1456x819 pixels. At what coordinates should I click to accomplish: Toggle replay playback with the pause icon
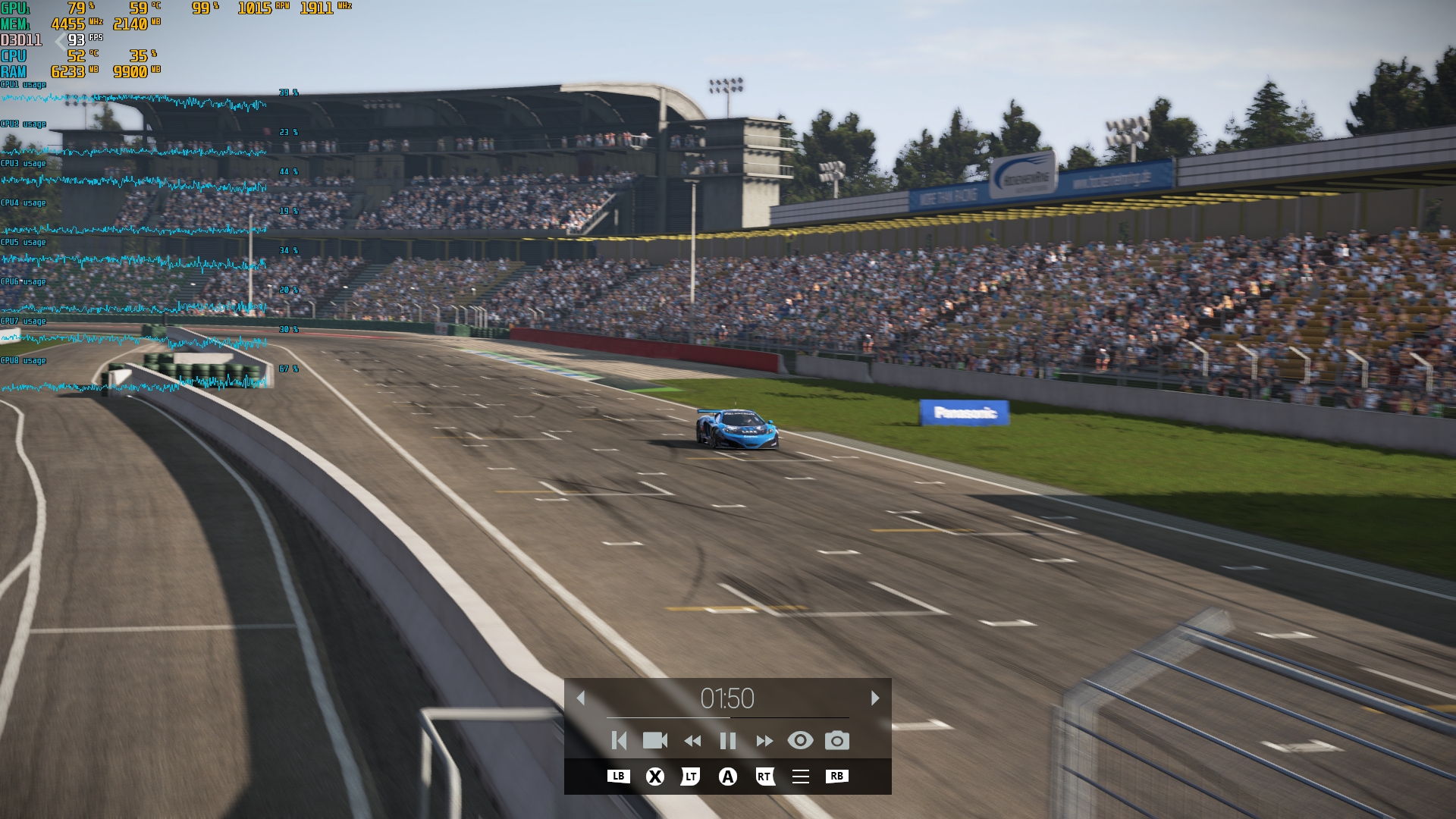click(726, 742)
